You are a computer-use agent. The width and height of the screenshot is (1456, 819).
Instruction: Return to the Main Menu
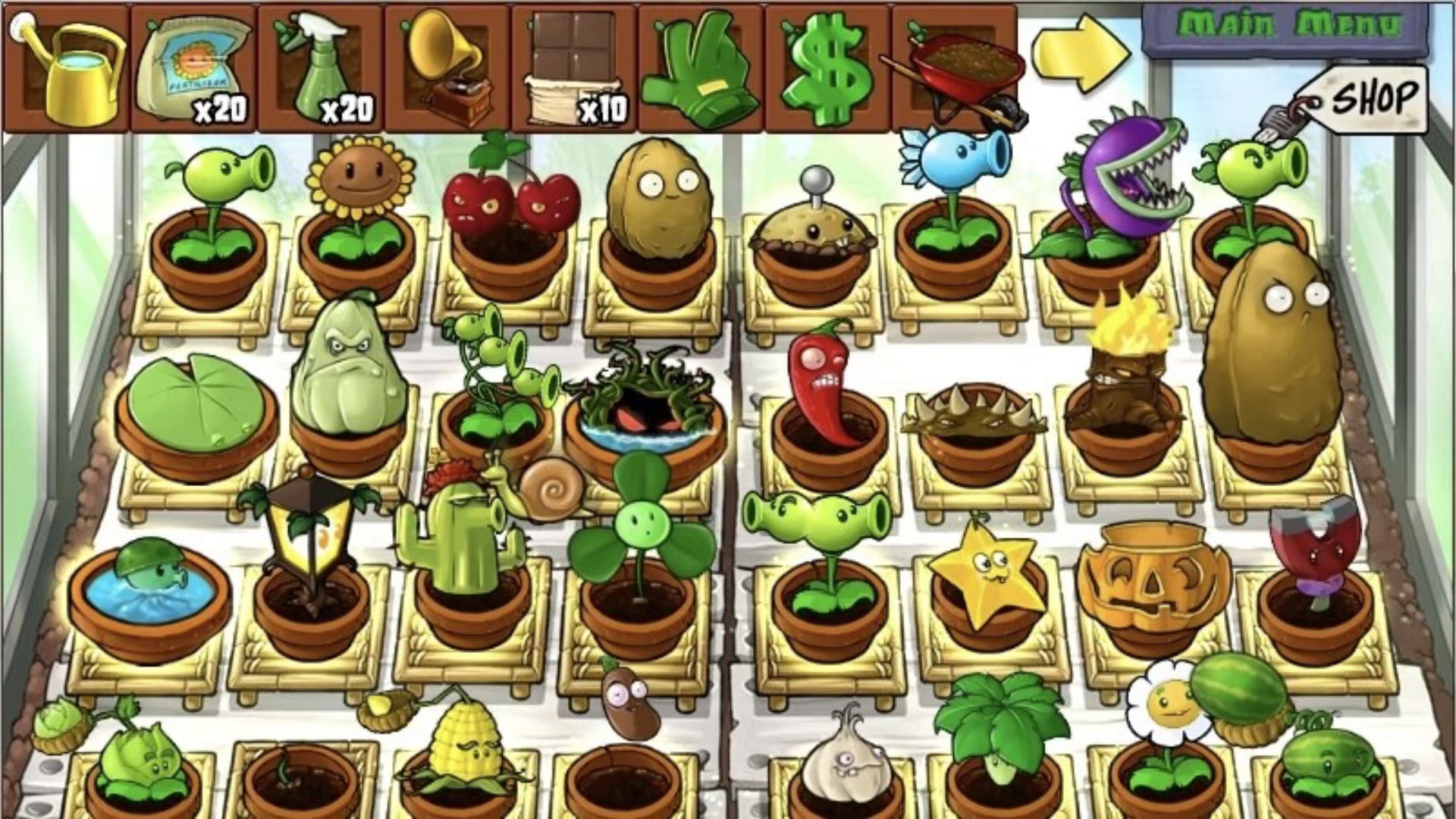1285,27
